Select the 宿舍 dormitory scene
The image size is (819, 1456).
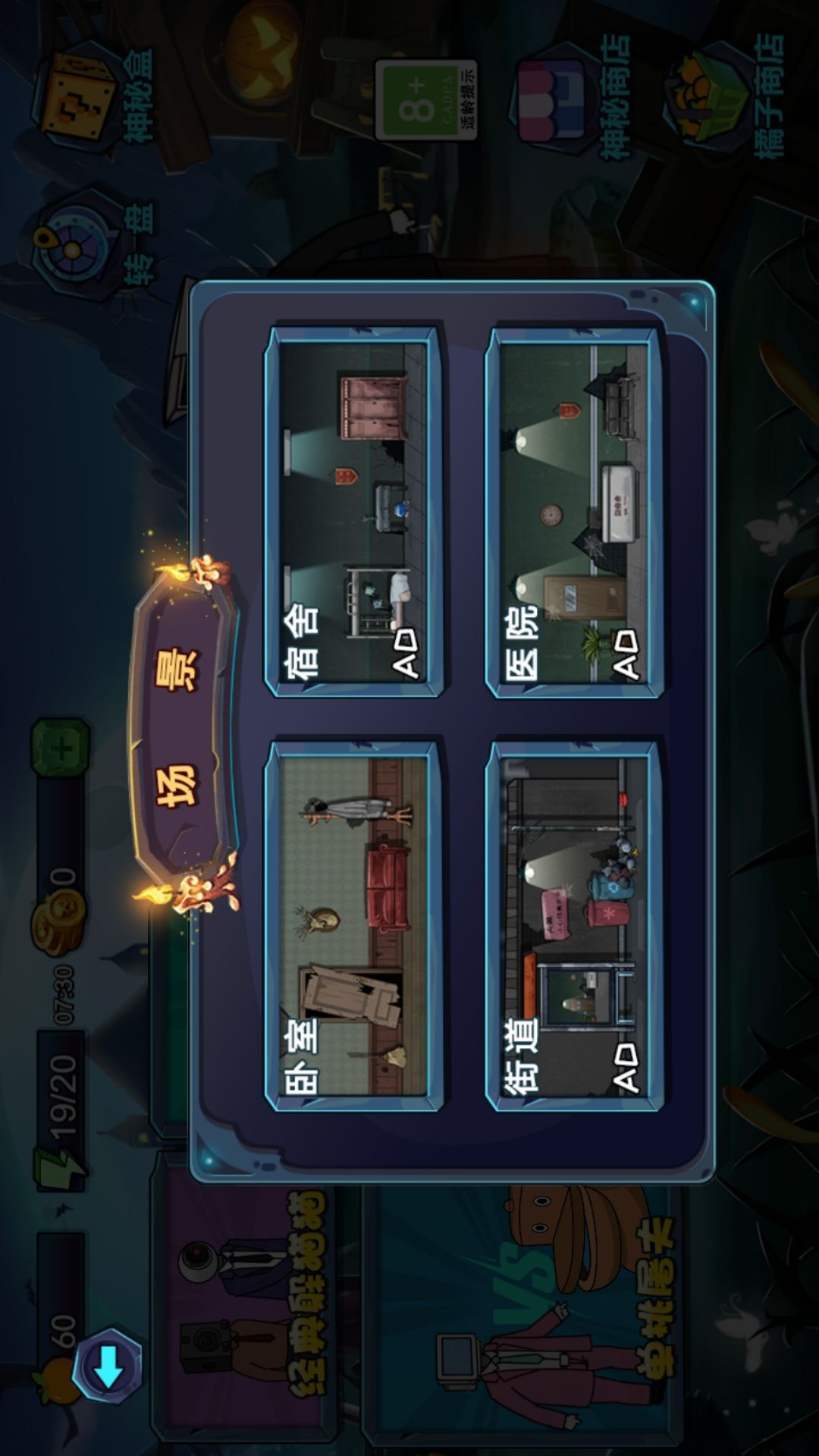(x=353, y=512)
